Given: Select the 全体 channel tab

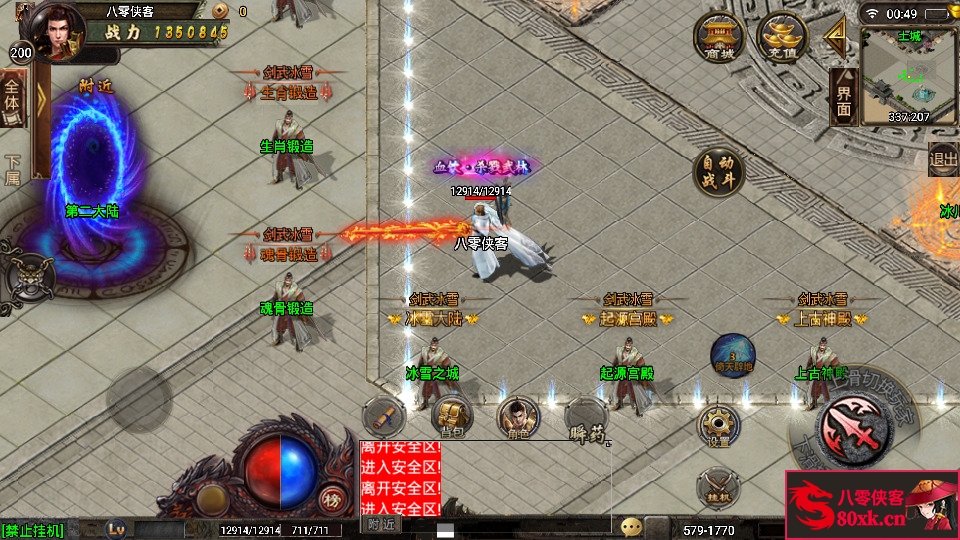Looking at the screenshot, I should coord(12,105).
